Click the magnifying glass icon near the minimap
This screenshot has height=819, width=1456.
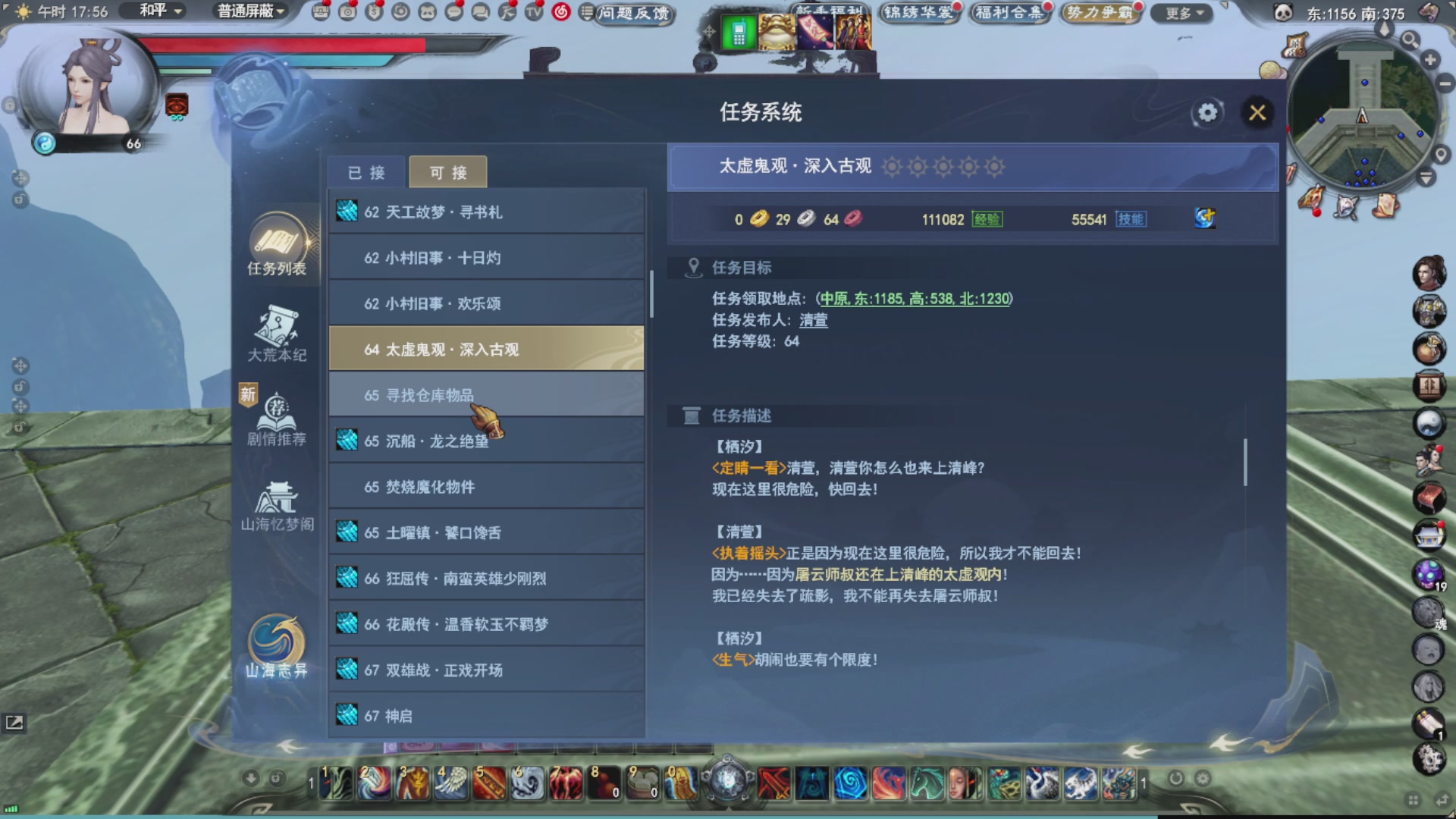coord(1409,42)
